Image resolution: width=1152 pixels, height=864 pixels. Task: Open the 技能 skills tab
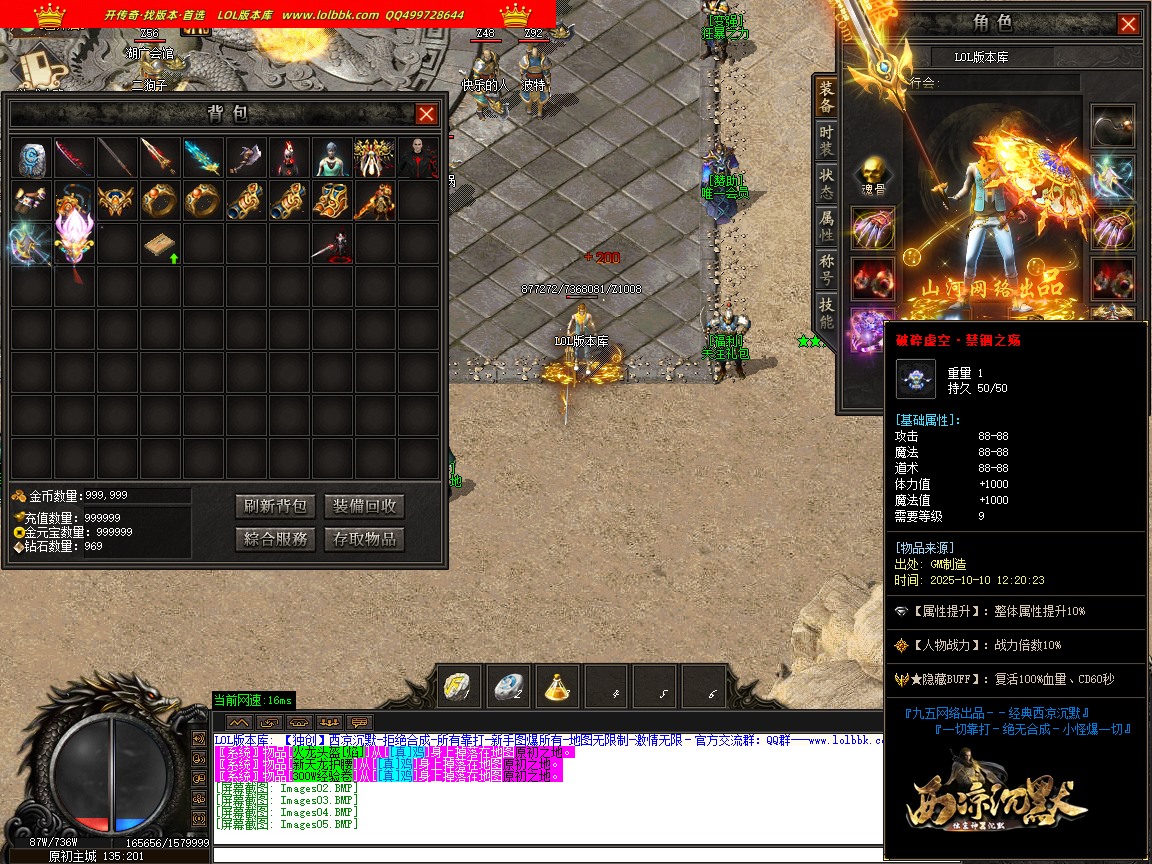826,312
